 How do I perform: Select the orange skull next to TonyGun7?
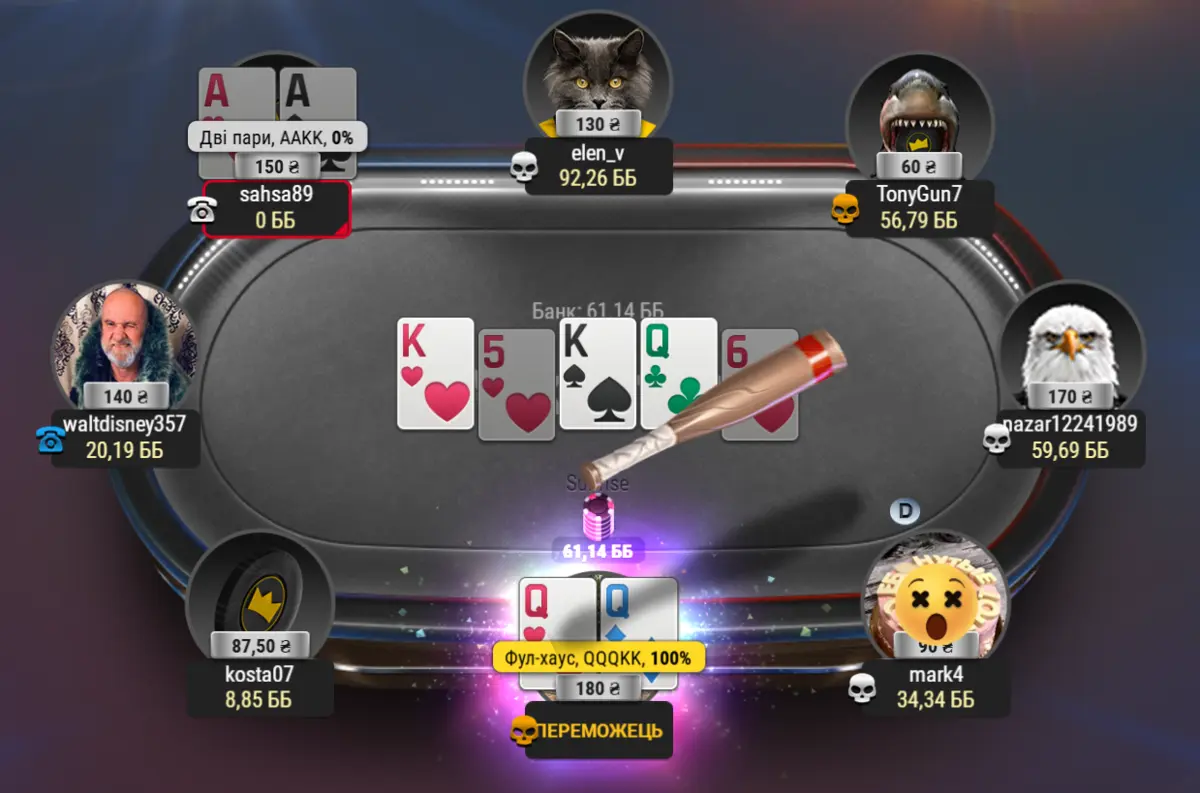(x=845, y=209)
